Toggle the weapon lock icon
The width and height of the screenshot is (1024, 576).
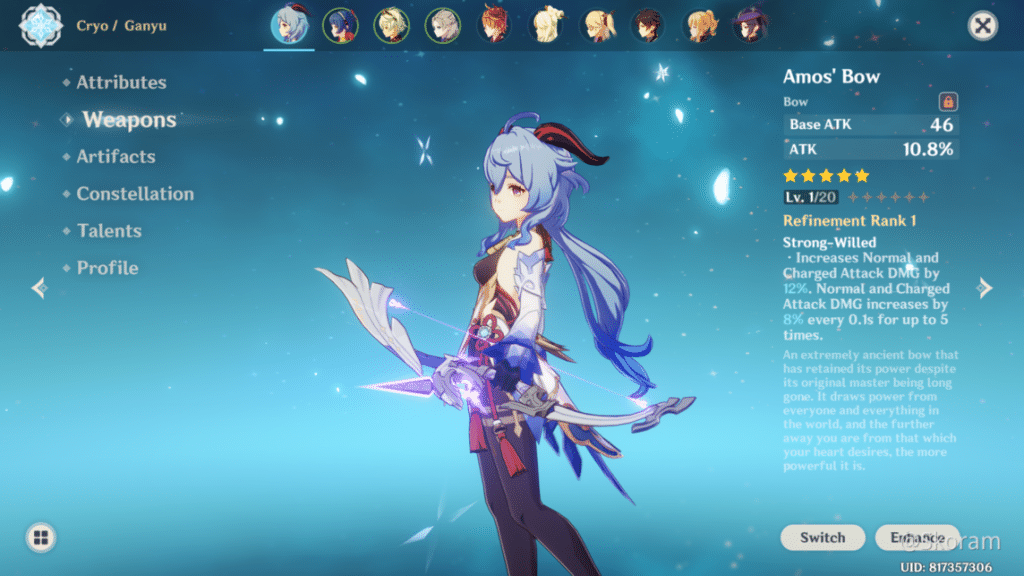click(948, 101)
